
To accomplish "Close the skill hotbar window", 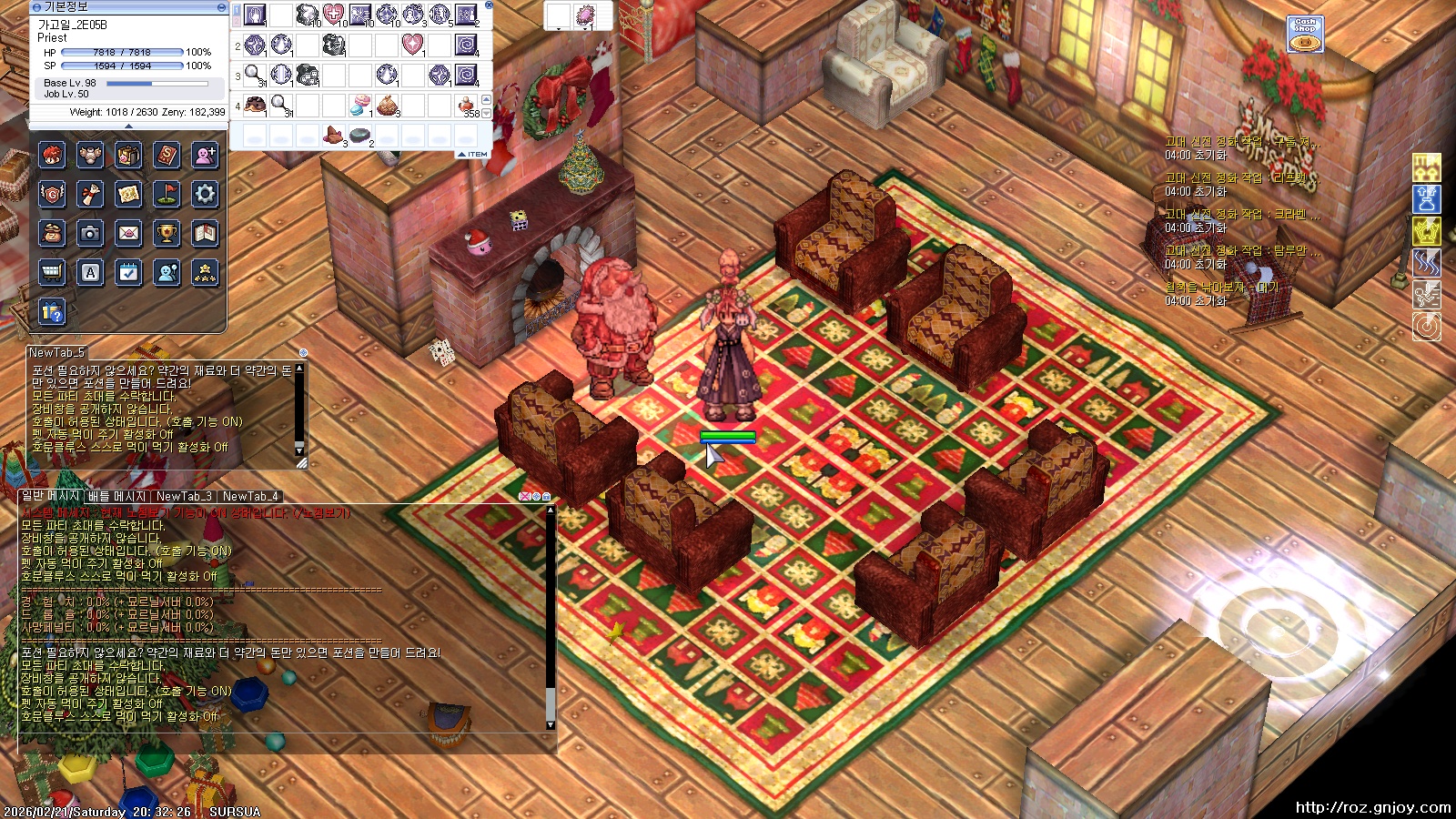I will tap(488, 5).
